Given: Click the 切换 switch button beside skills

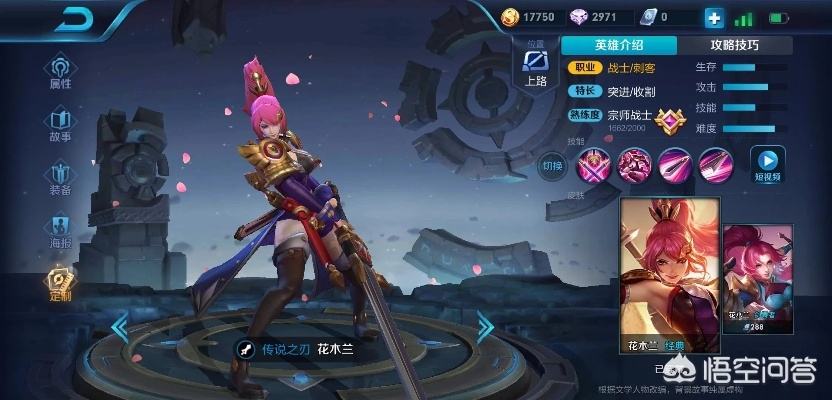Looking at the screenshot, I should (x=553, y=165).
